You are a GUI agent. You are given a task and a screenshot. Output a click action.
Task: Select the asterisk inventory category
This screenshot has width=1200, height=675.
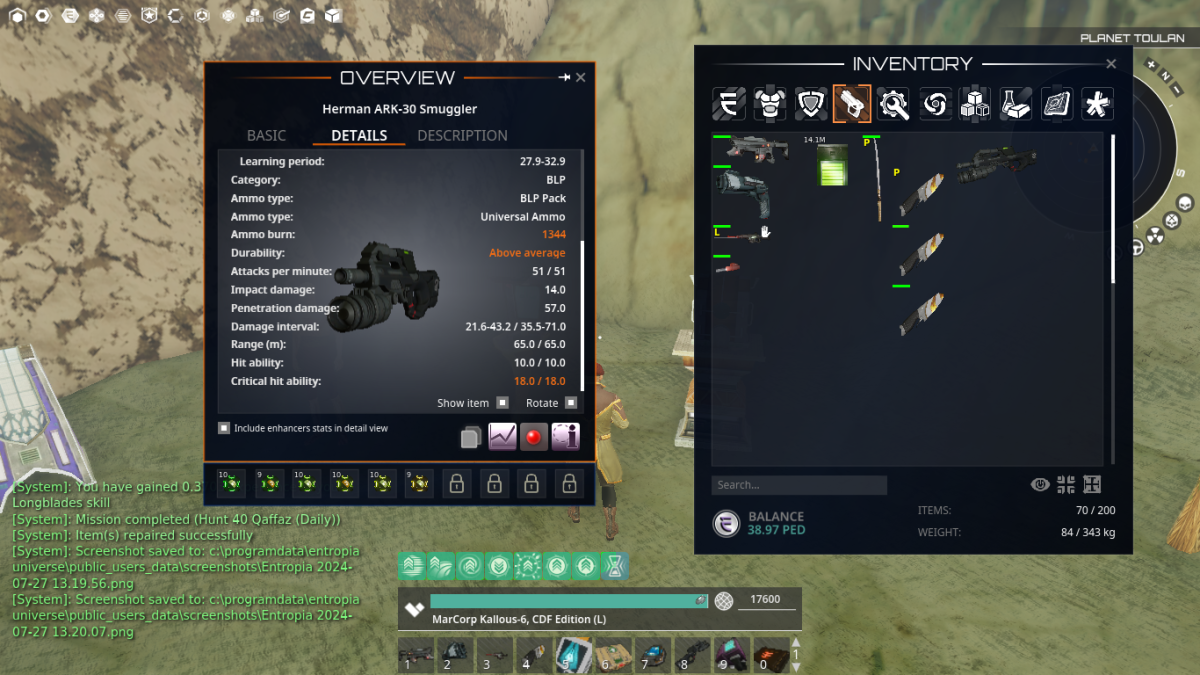point(1097,104)
